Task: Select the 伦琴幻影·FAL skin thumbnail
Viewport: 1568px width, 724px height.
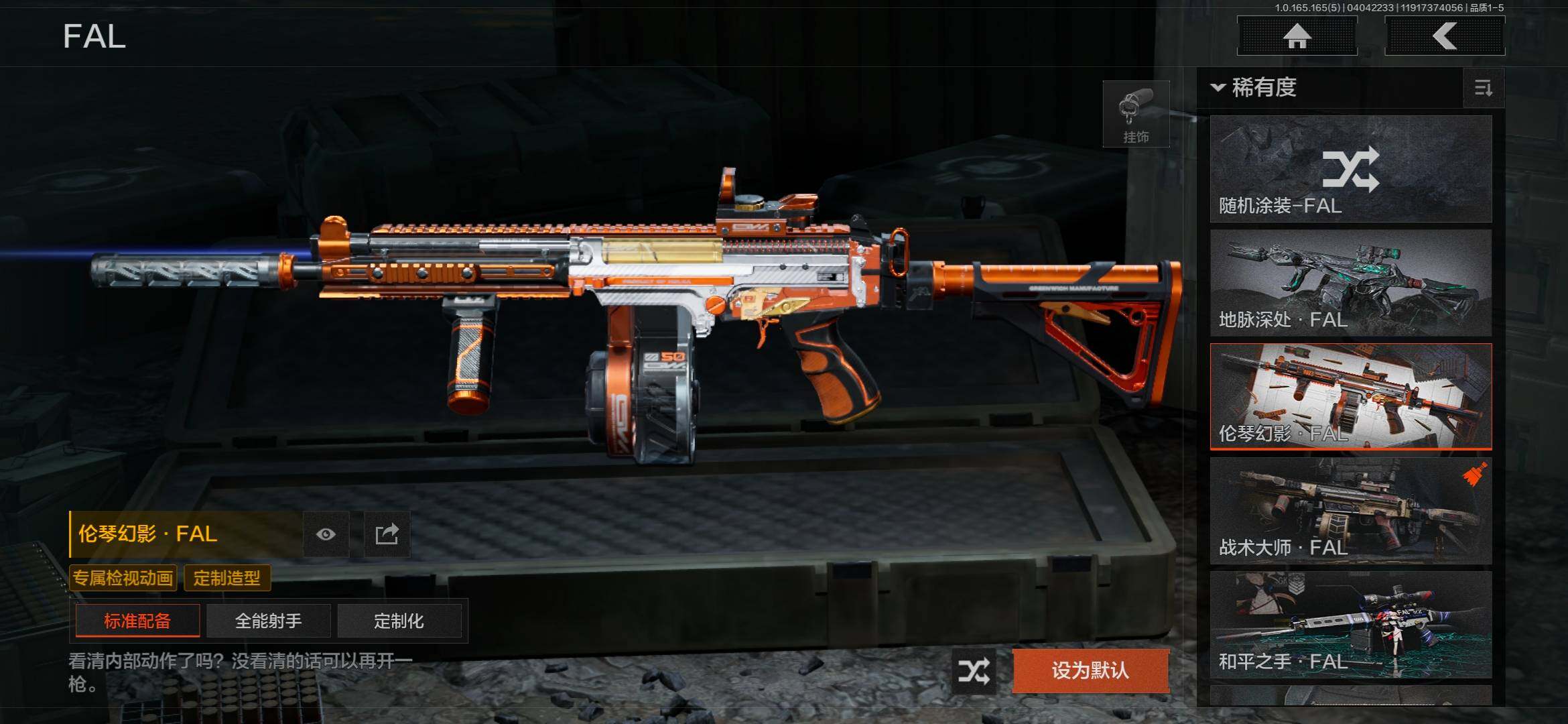Action: [1350, 396]
